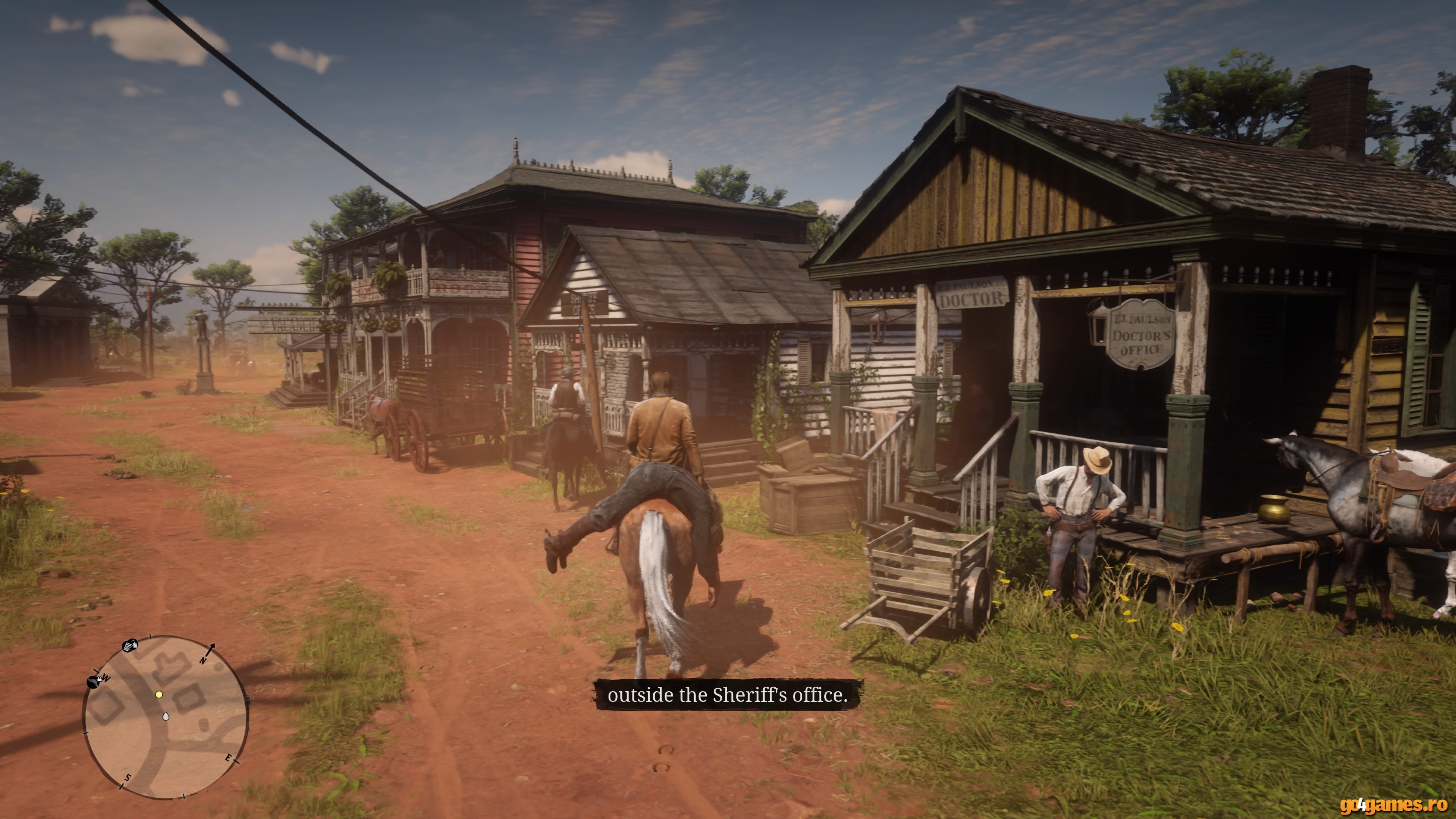The width and height of the screenshot is (1456, 819).
Task: Select the newspaper and store icon on minimap
Action: (x=130, y=645)
